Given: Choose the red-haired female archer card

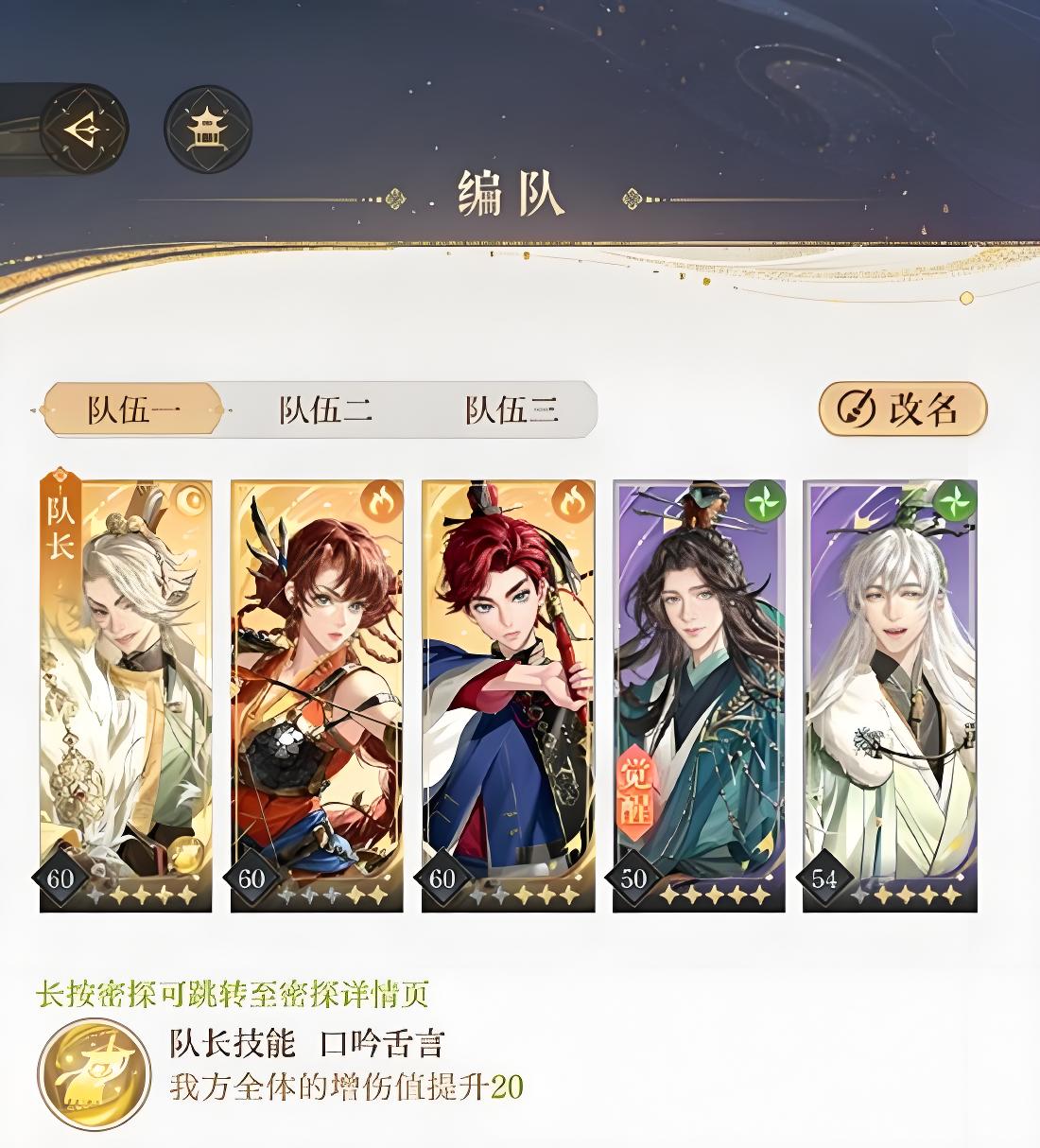Looking at the screenshot, I should click(317, 695).
